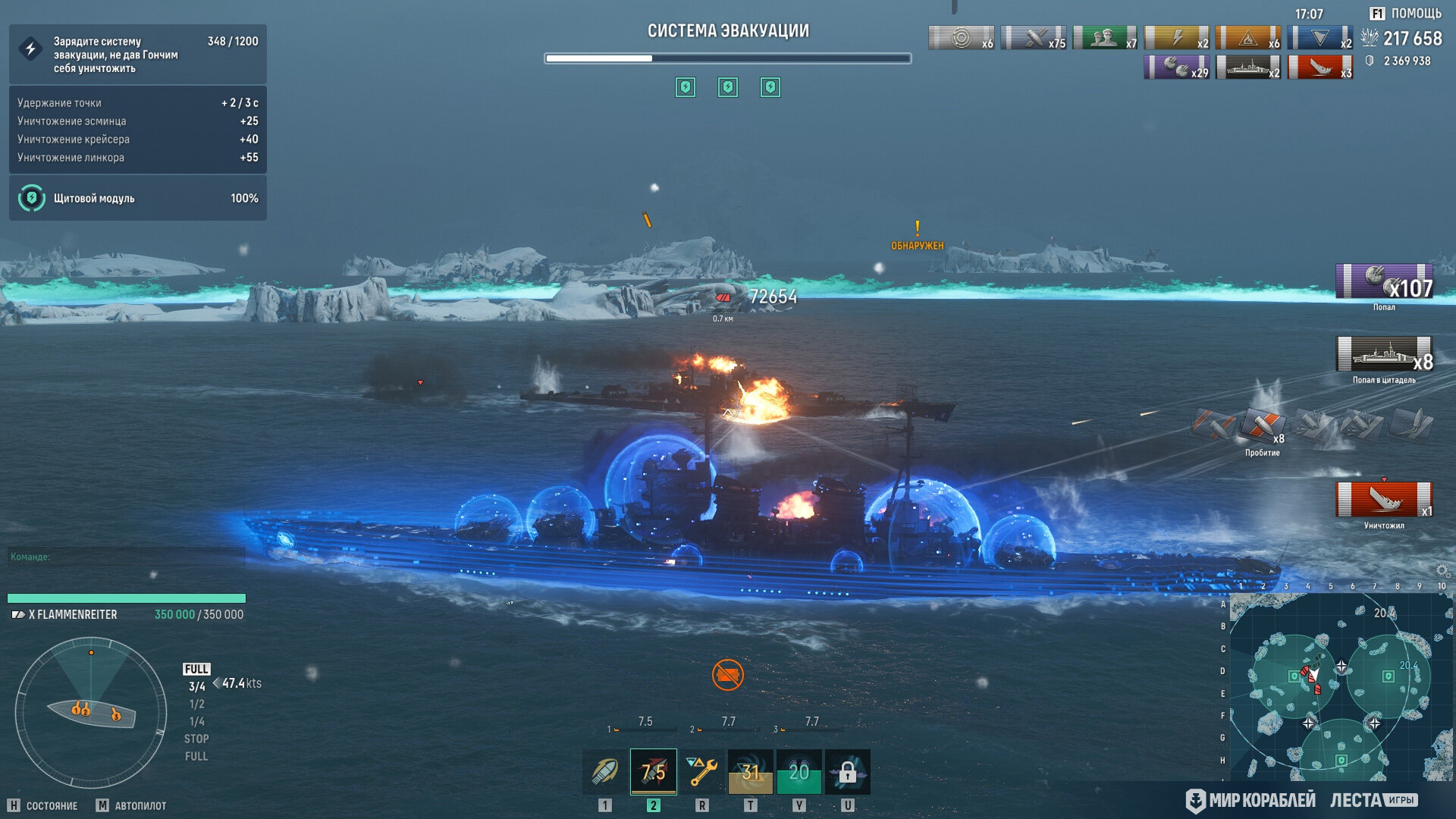Viewport: 1456px width, 819px height.
Task: Click the x107 hits ribbon
Action: 1384,281
